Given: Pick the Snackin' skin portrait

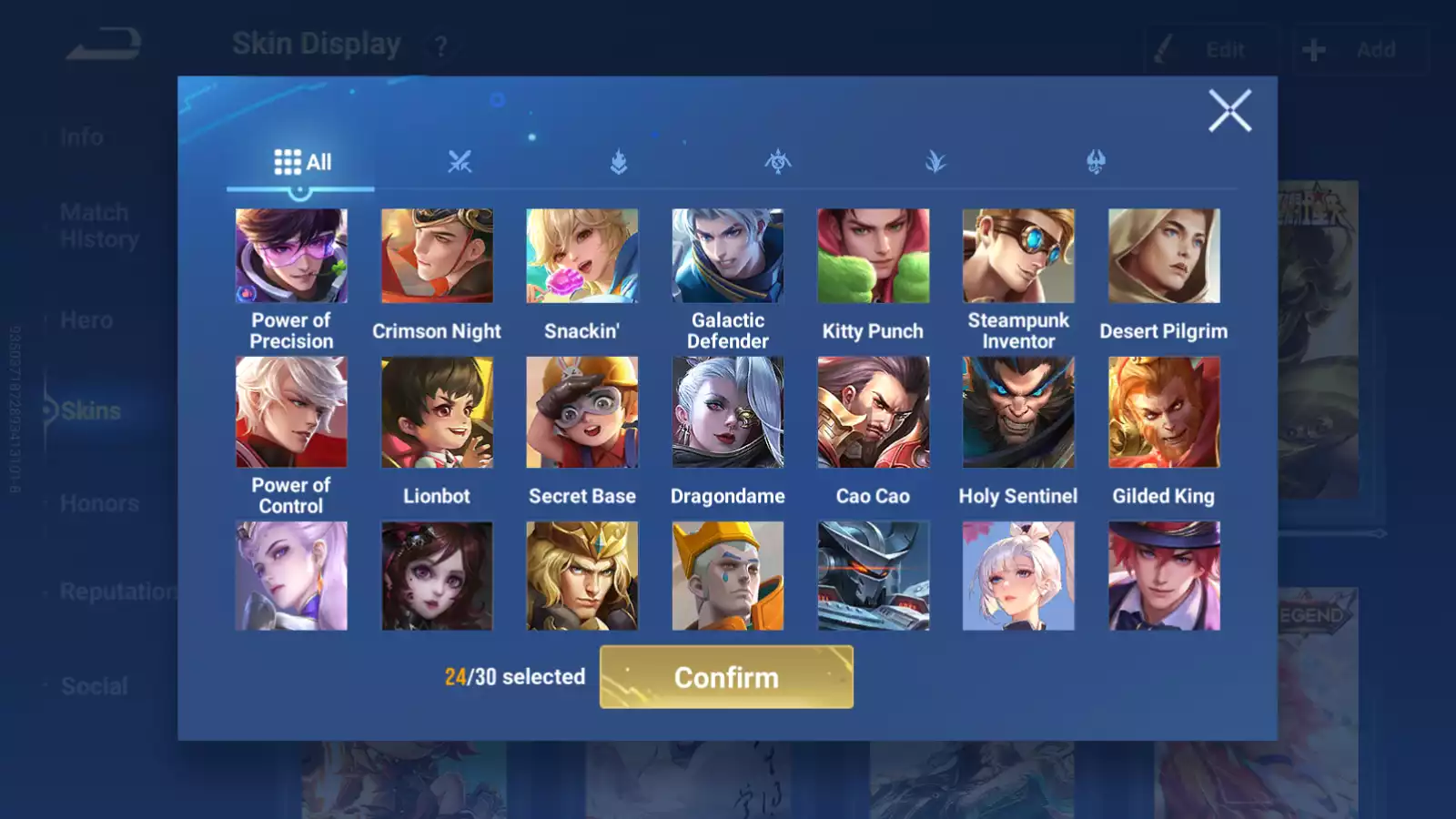Looking at the screenshot, I should [x=582, y=256].
